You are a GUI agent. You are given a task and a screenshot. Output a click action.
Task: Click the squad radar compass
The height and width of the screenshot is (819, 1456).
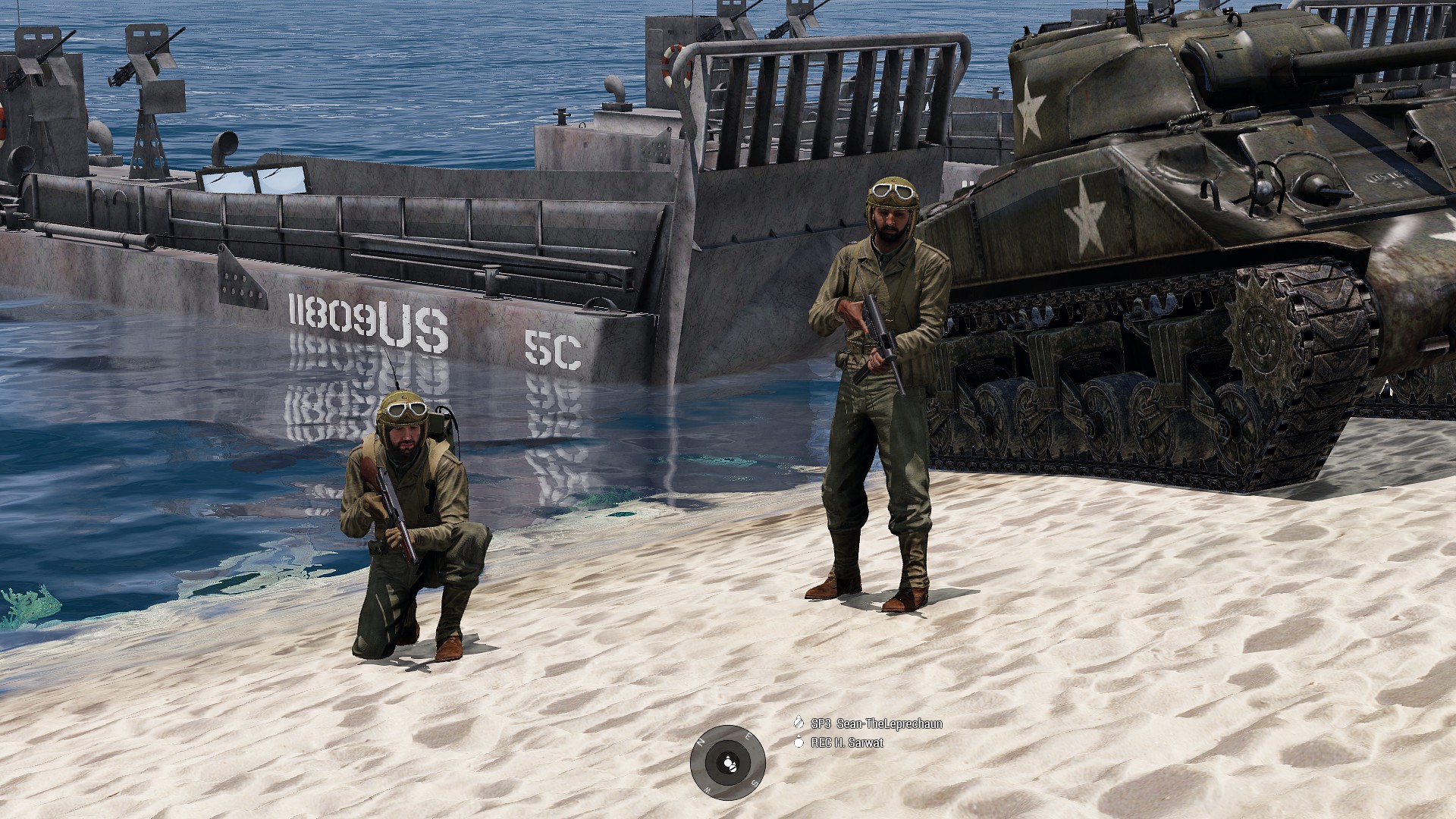[728, 762]
